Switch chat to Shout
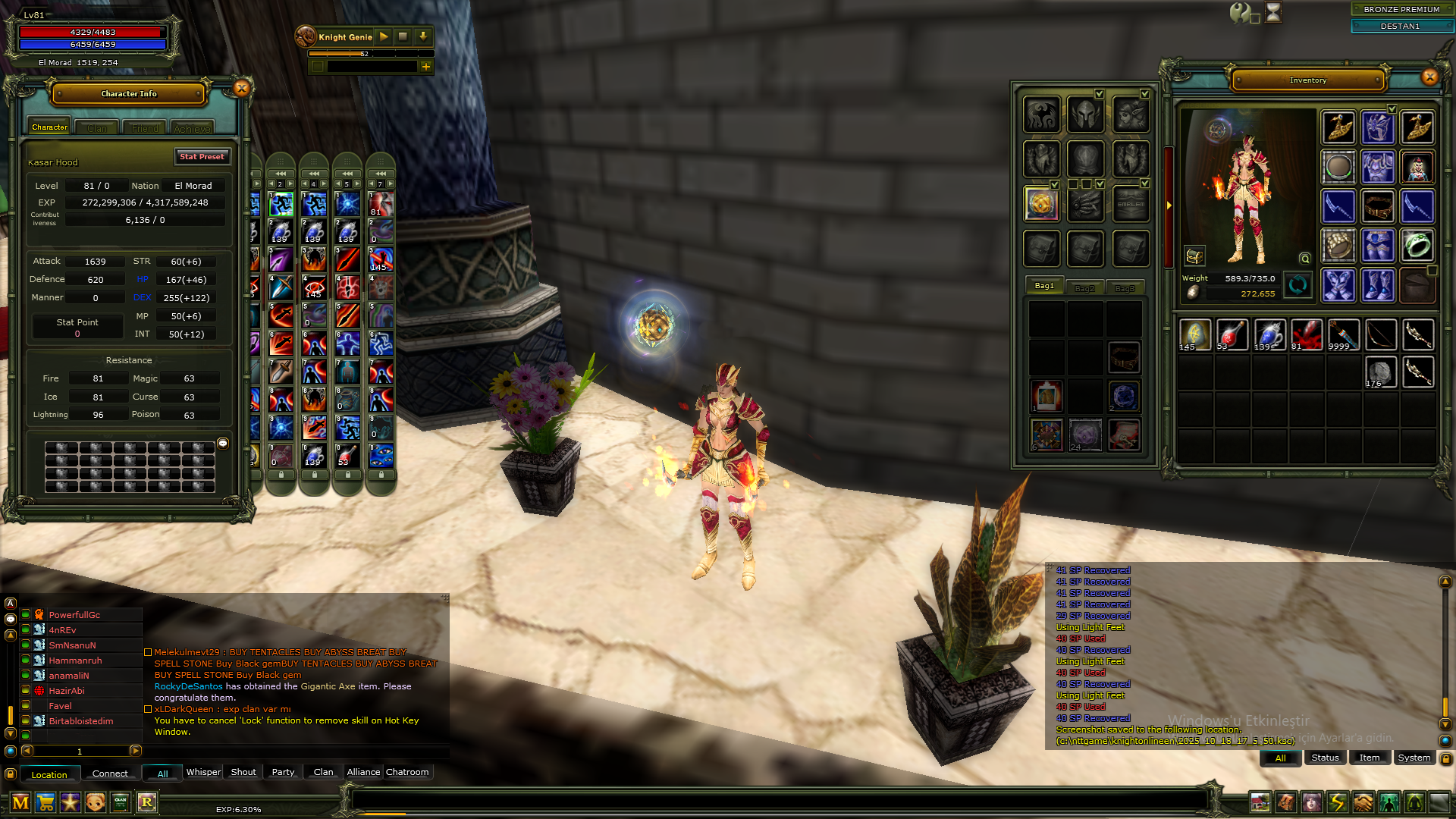 (x=243, y=772)
